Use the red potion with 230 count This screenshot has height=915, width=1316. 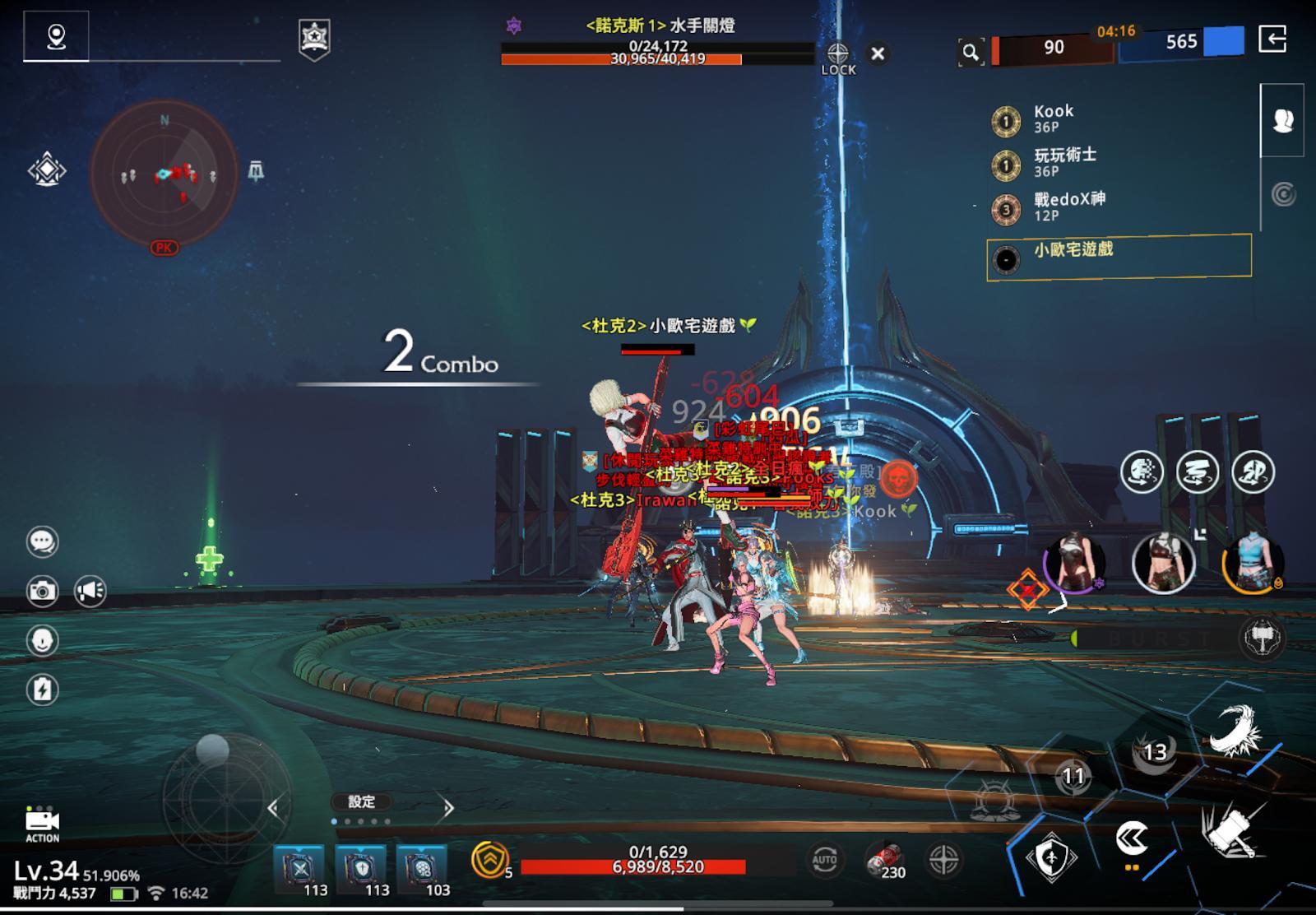pos(885,861)
